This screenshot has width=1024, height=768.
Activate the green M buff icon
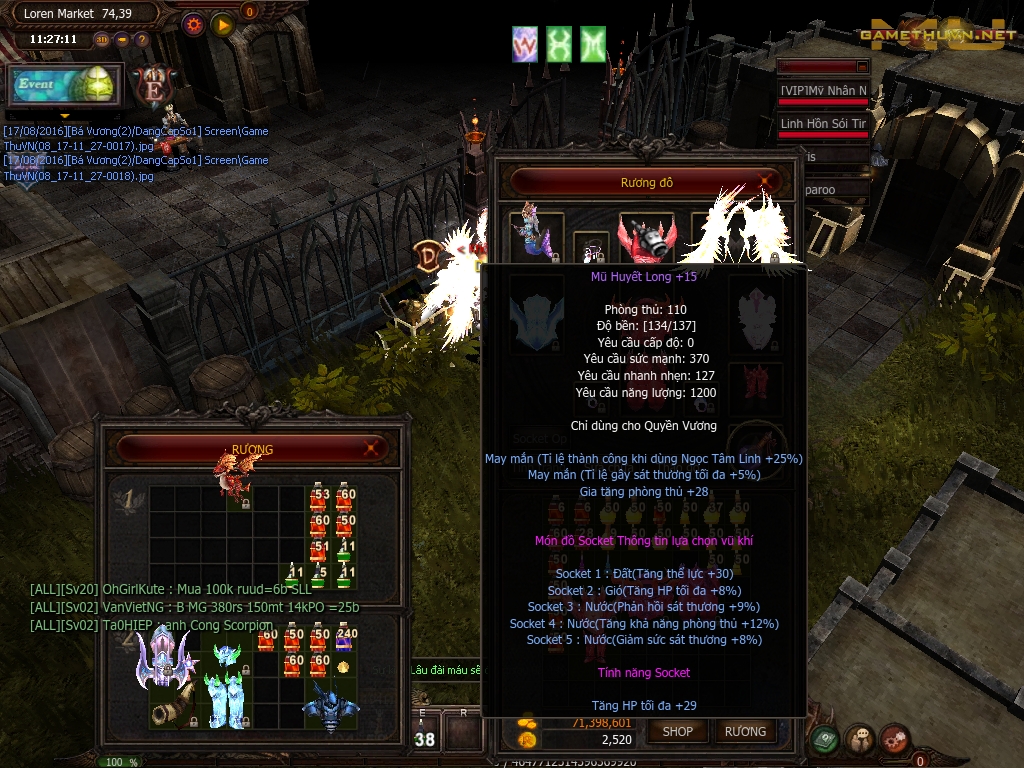point(593,44)
